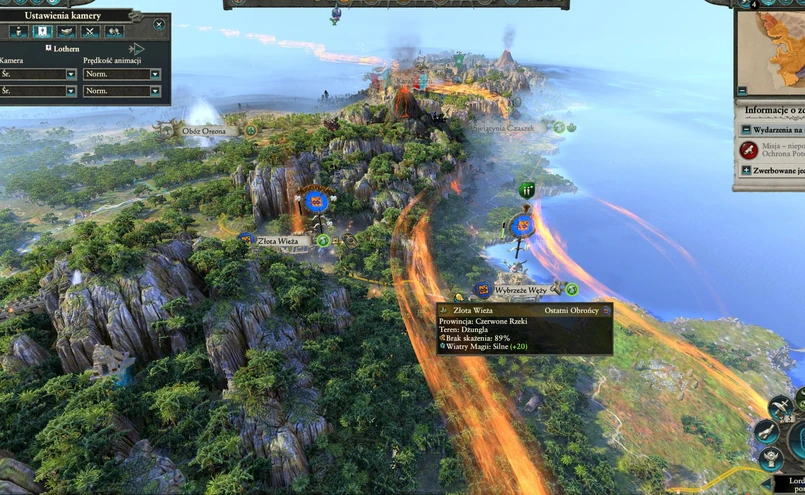Open the red Misja mission entry
The image size is (805, 495).
coord(748,150)
